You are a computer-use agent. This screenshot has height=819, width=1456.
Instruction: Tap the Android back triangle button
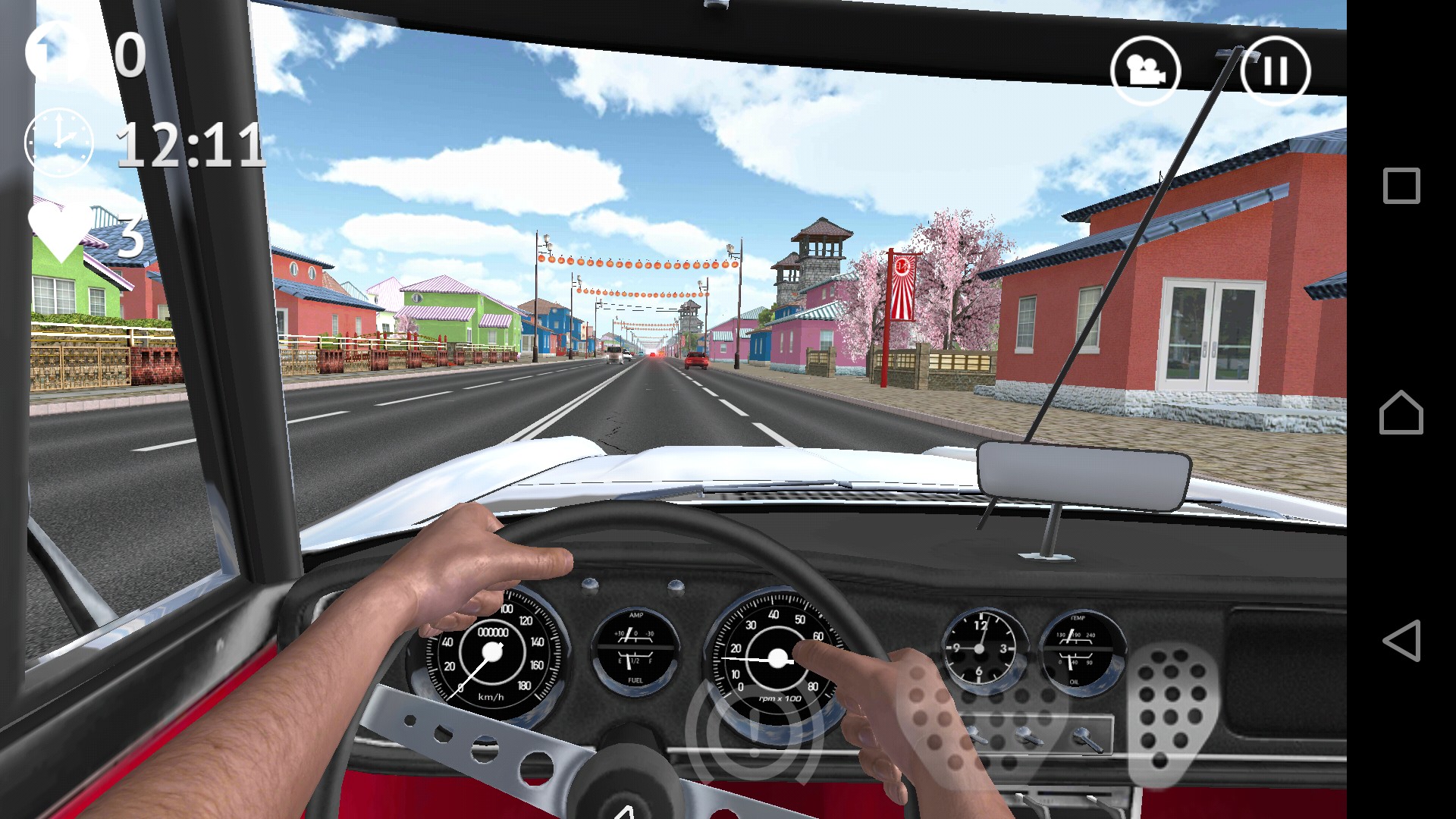tap(1401, 641)
